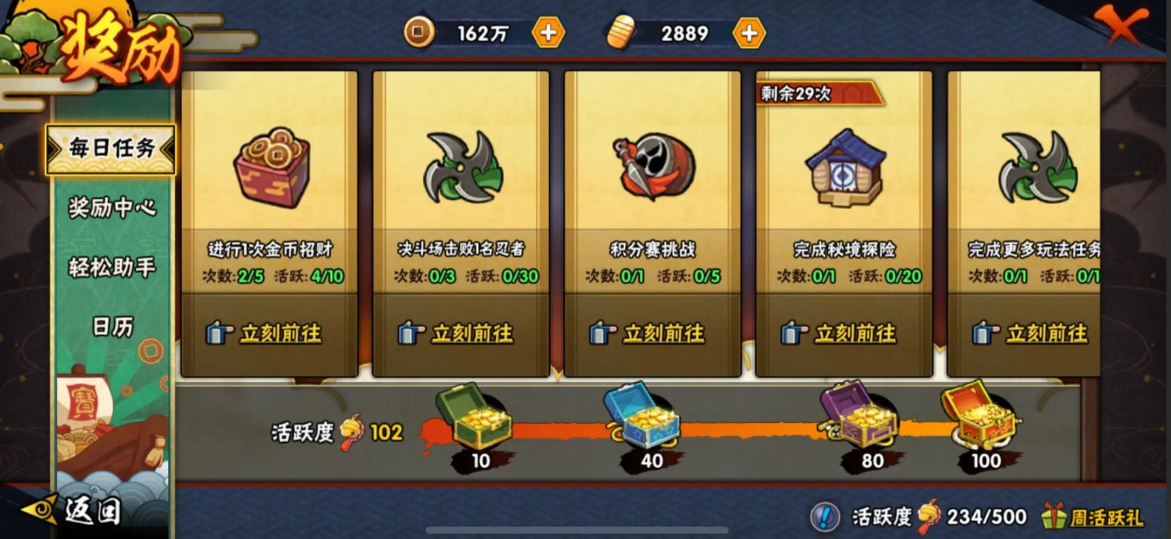Select the 轻松助手 tab
1171x539 pixels.
(x=111, y=267)
